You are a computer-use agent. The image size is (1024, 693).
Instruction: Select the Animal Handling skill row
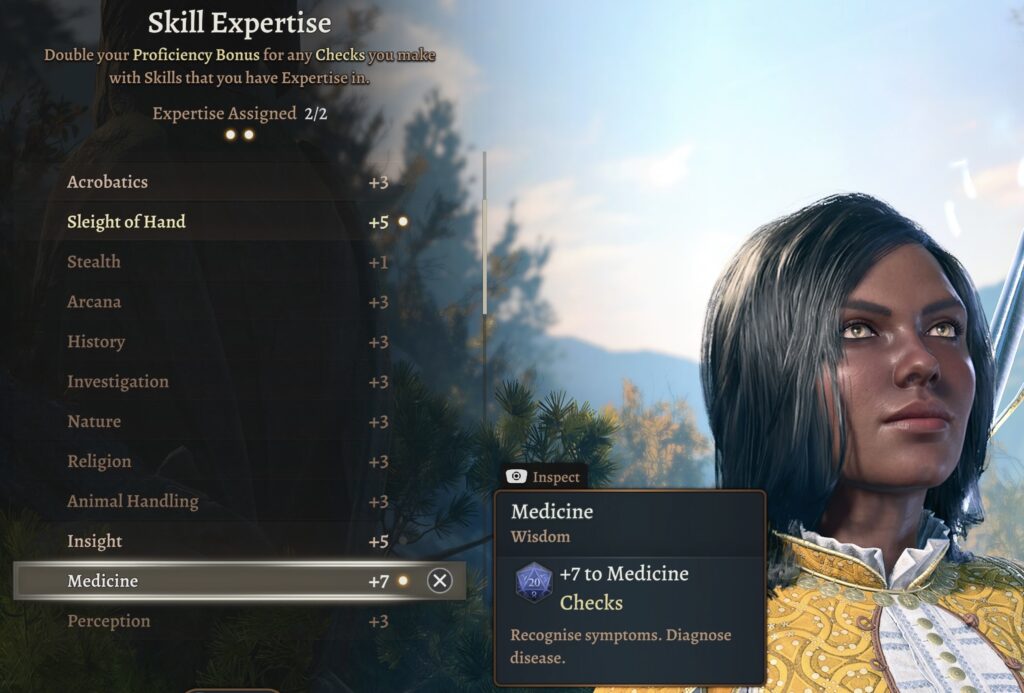(227, 502)
